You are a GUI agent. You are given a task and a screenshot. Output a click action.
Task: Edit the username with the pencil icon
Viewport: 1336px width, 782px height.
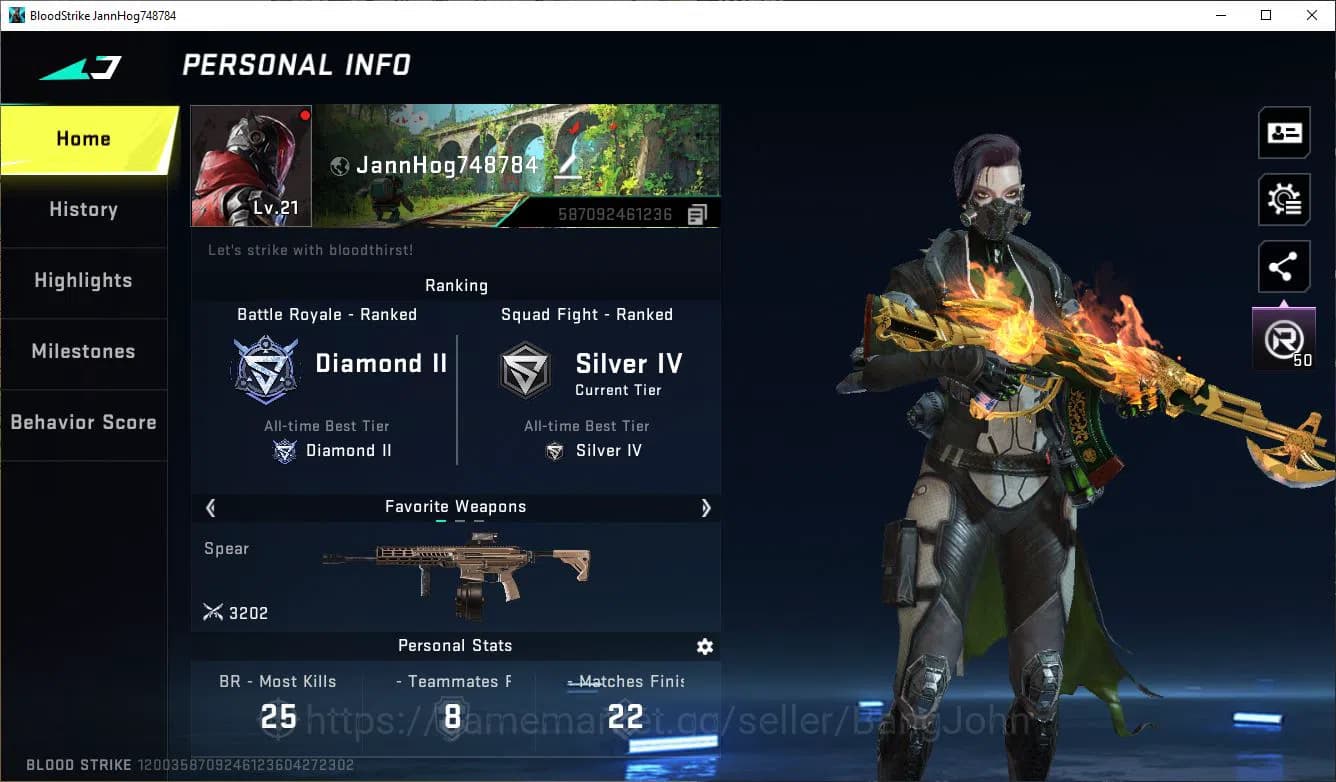(x=567, y=166)
